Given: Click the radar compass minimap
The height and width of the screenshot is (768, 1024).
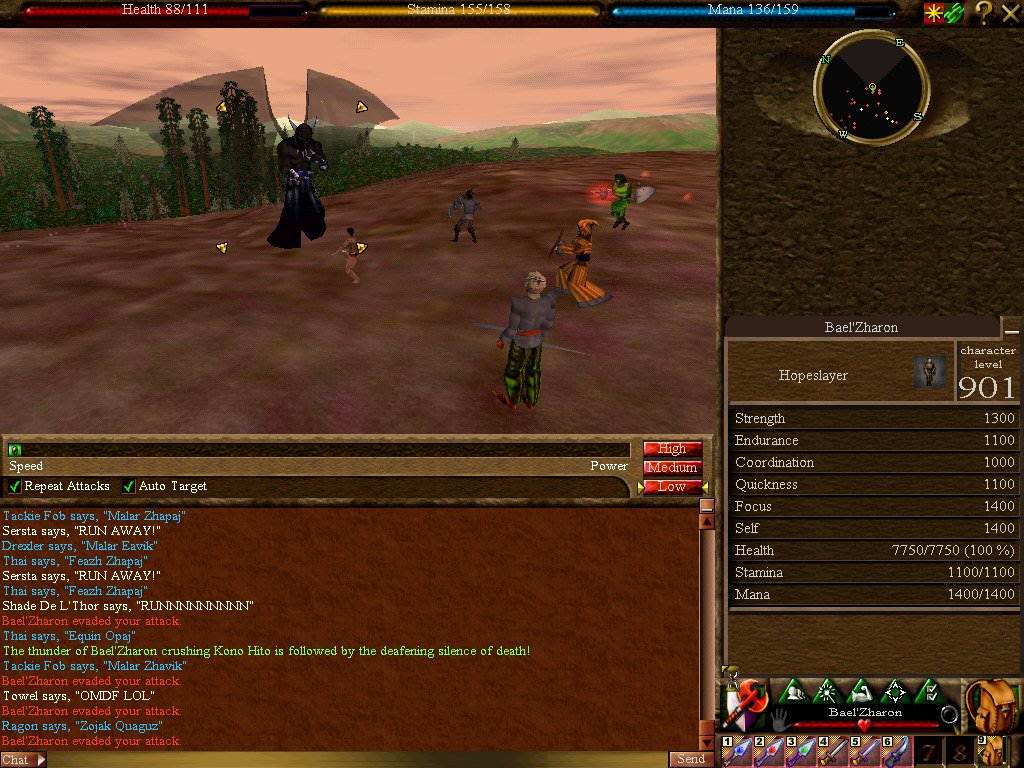Looking at the screenshot, I should click(x=872, y=89).
